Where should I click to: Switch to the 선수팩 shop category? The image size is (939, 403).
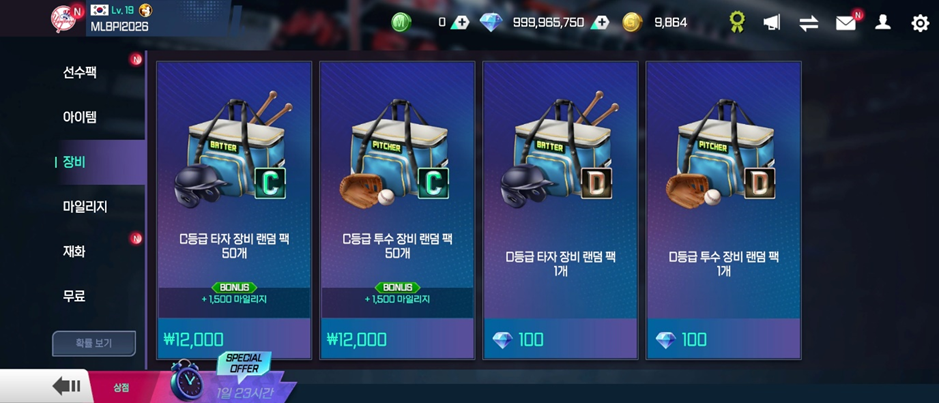tap(80, 72)
